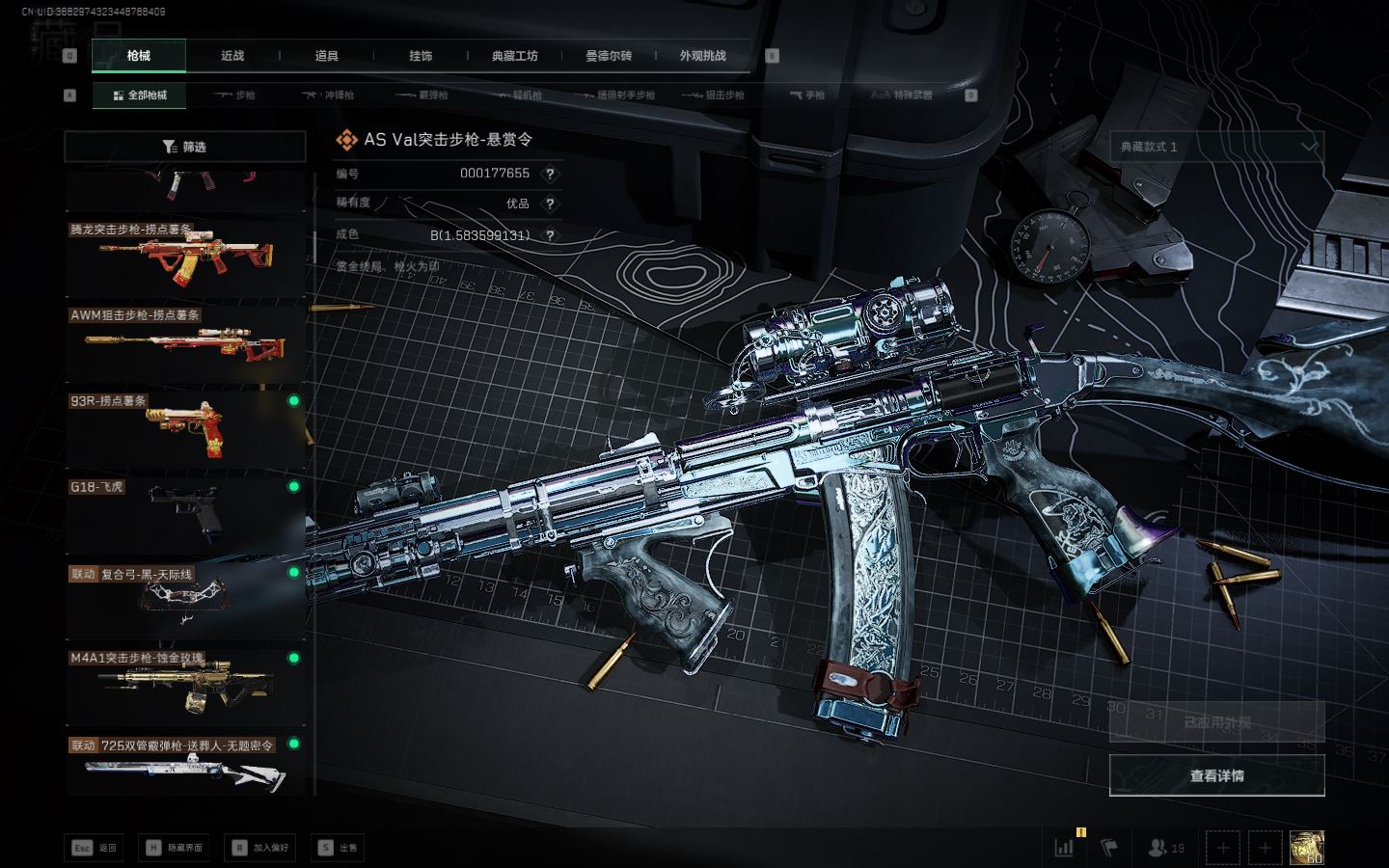Filter the list by 步枪 rifles
This screenshot has width=1389, height=868.
[235, 95]
